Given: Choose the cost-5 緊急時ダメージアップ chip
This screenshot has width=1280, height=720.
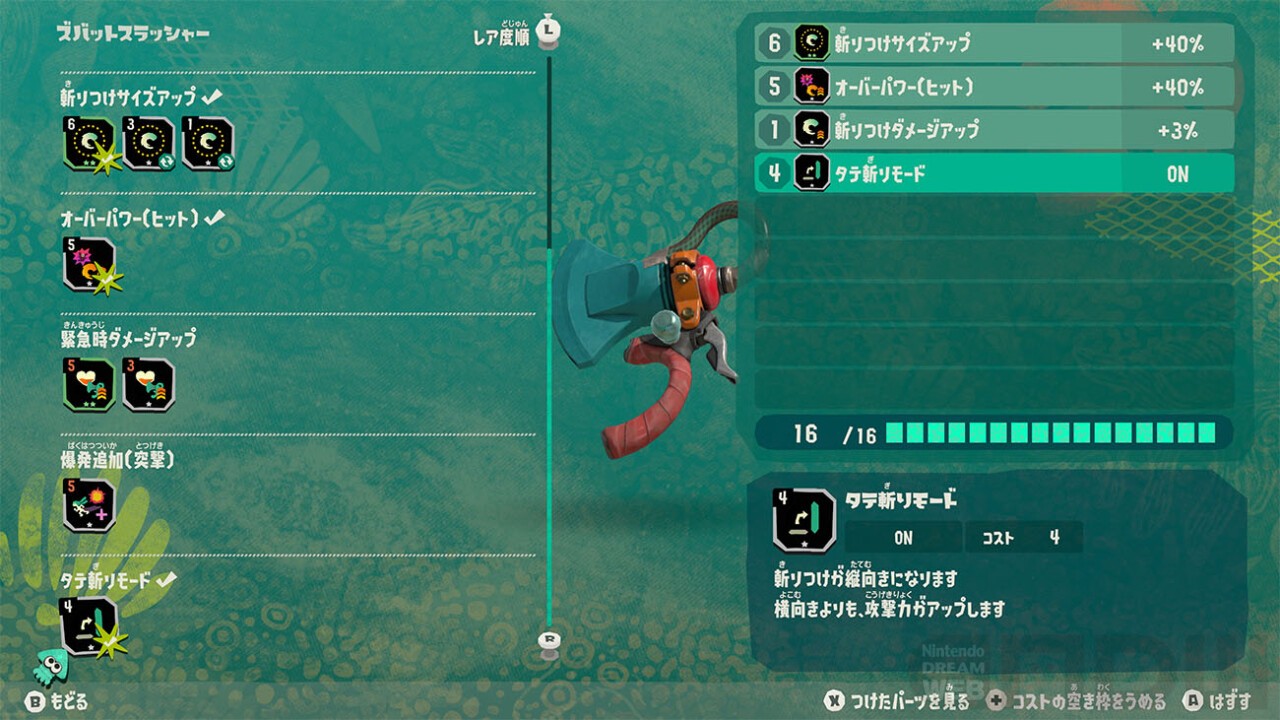Looking at the screenshot, I should [x=90, y=385].
